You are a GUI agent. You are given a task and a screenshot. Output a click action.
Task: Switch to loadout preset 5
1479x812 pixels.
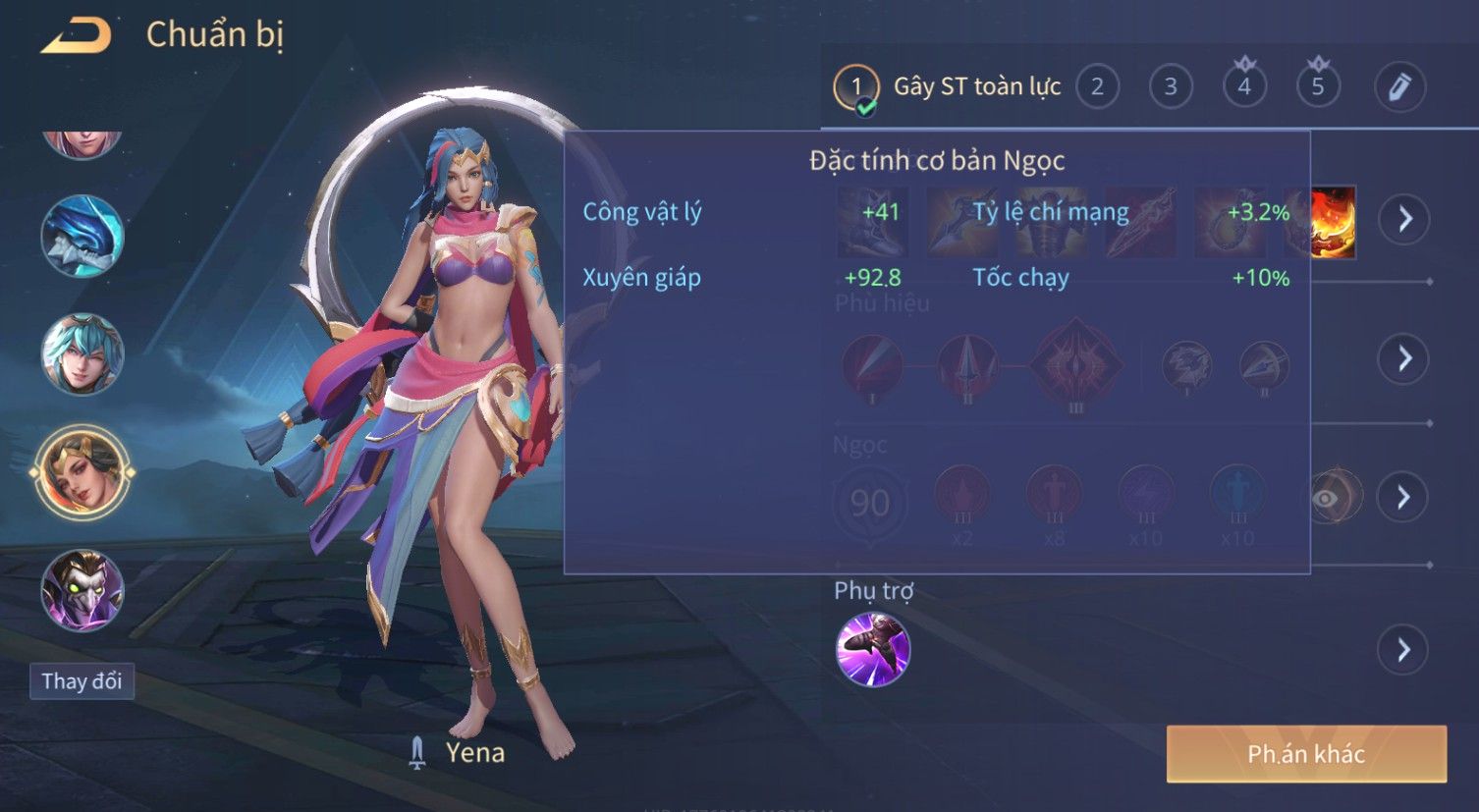tap(1318, 87)
